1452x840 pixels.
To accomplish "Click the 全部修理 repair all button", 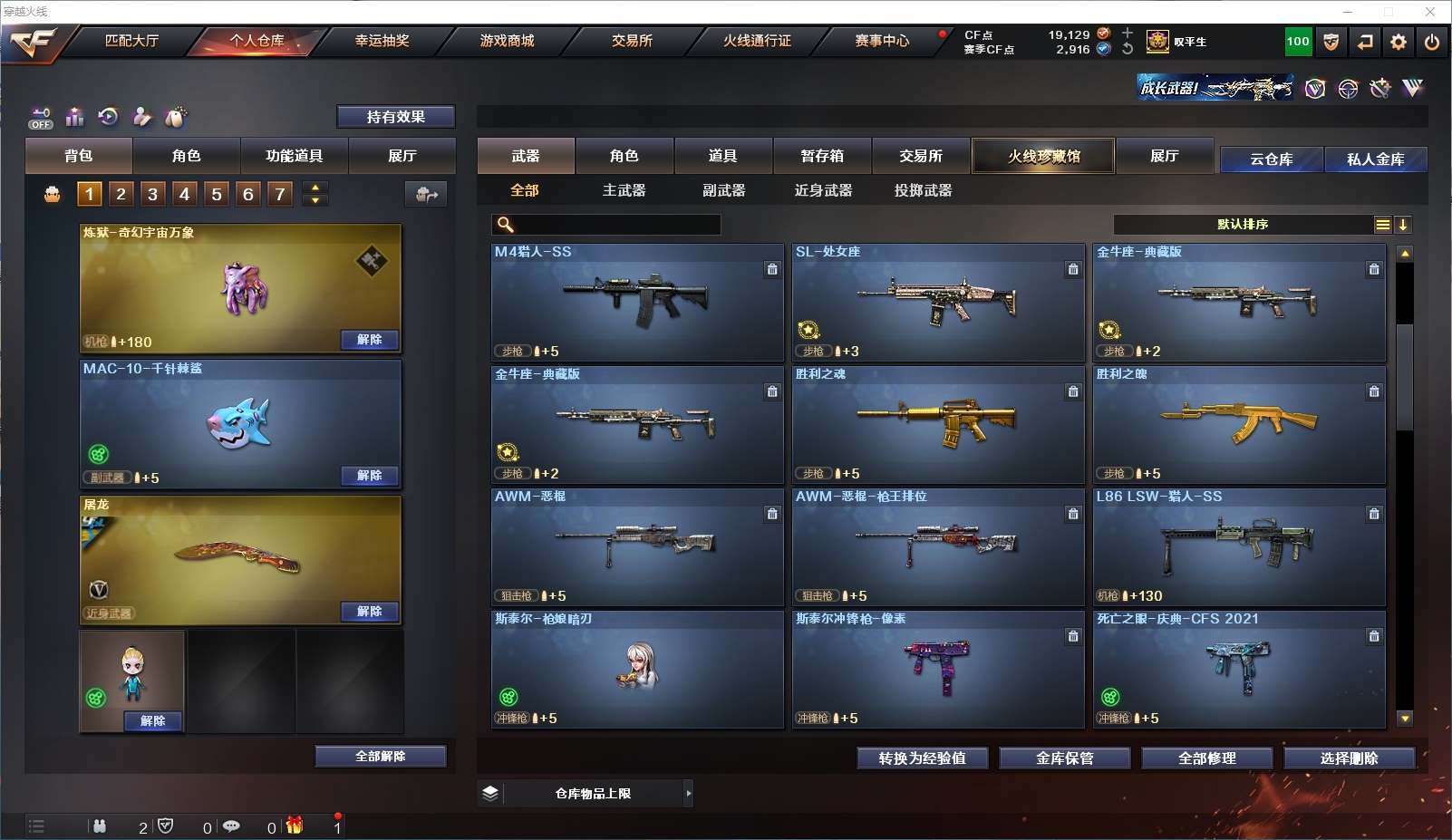I will coord(1206,758).
